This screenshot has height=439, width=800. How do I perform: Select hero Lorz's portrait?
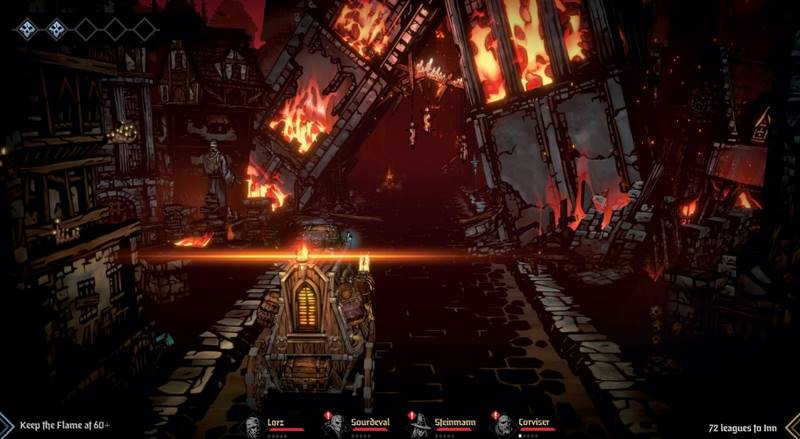click(252, 425)
